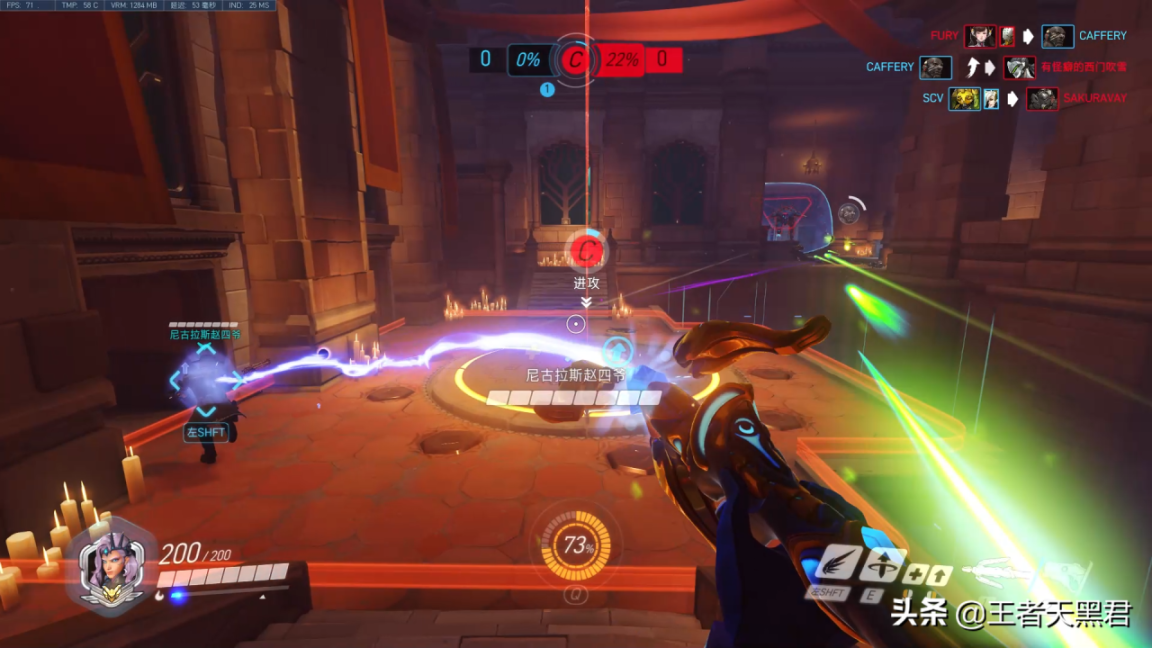The width and height of the screenshot is (1152, 648).
Task: Trigger the 73% ultimate charge meter
Action: (575, 546)
